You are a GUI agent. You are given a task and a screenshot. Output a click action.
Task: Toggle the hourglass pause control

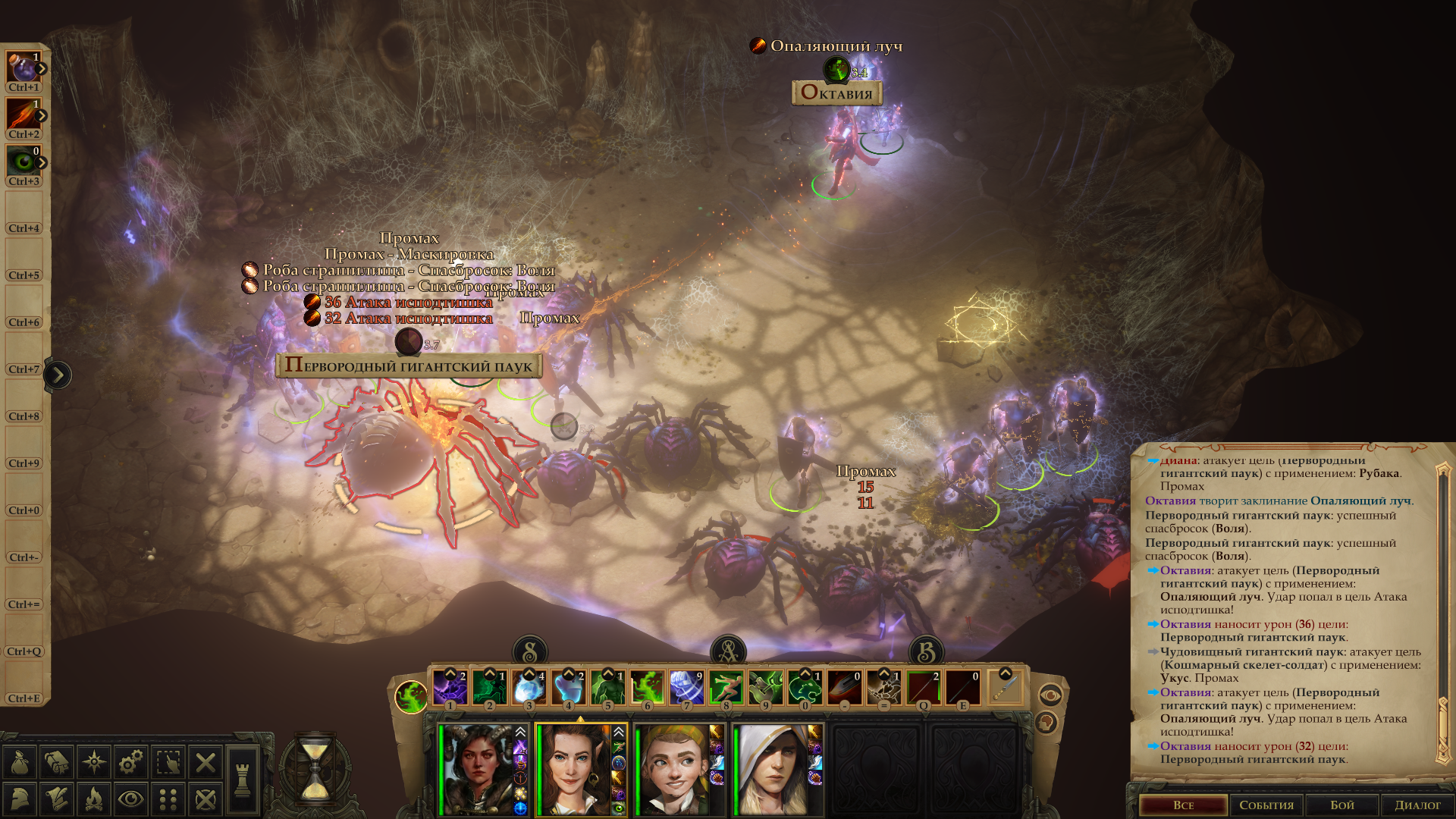point(315,769)
